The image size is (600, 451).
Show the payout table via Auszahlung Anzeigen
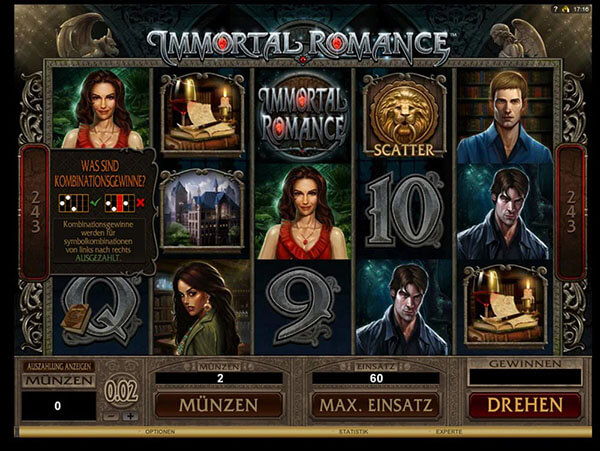click(x=58, y=366)
